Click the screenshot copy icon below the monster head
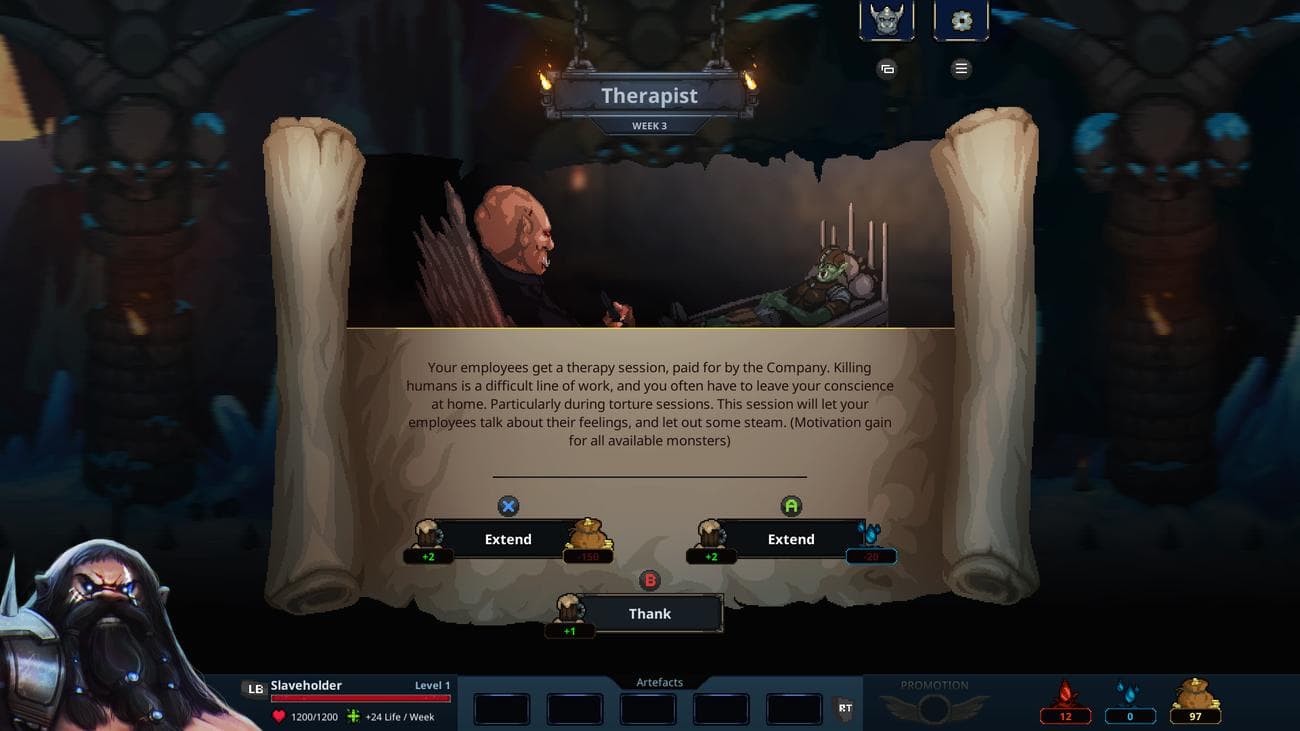The width and height of the screenshot is (1300, 731). click(x=886, y=68)
